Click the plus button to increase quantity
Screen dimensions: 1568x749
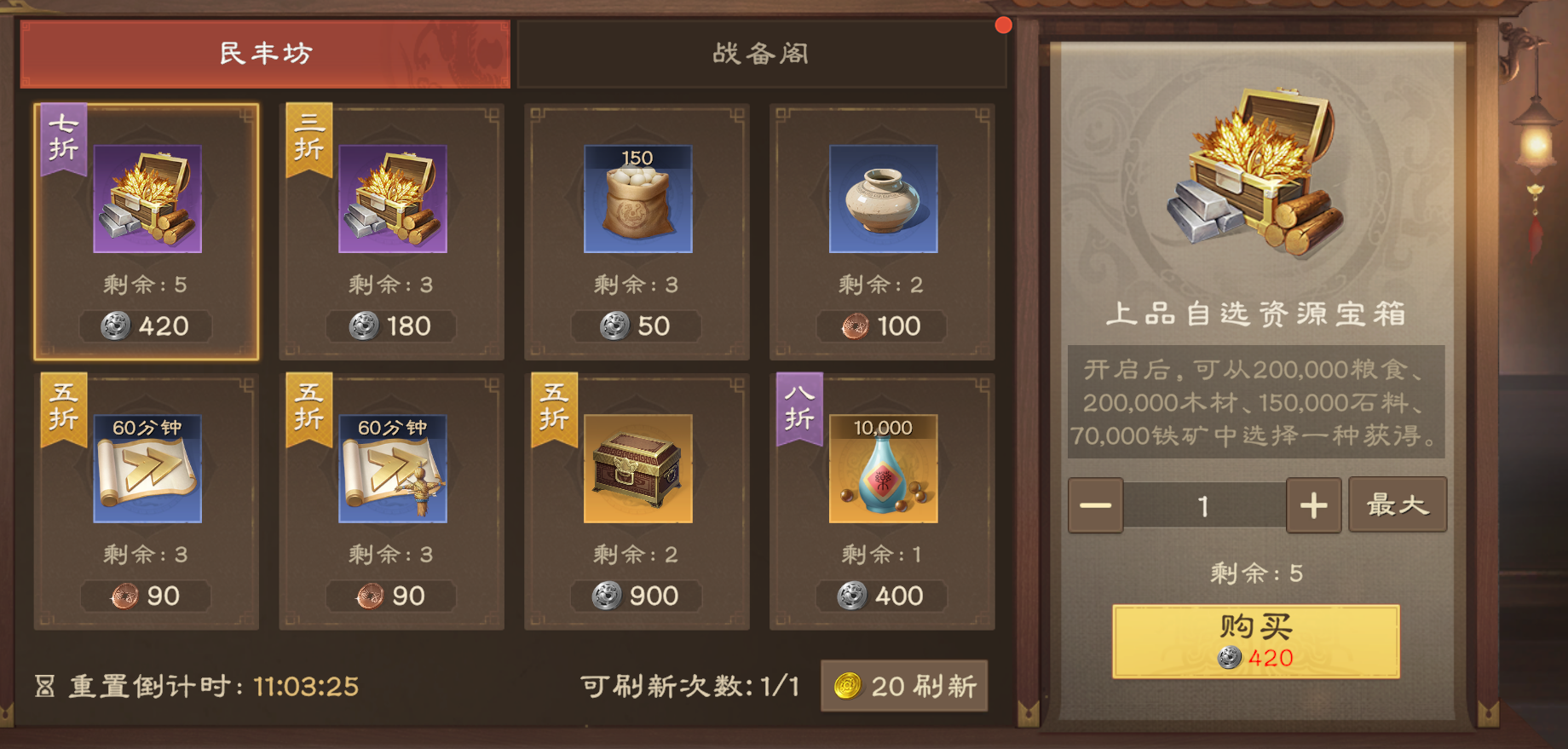(1312, 505)
